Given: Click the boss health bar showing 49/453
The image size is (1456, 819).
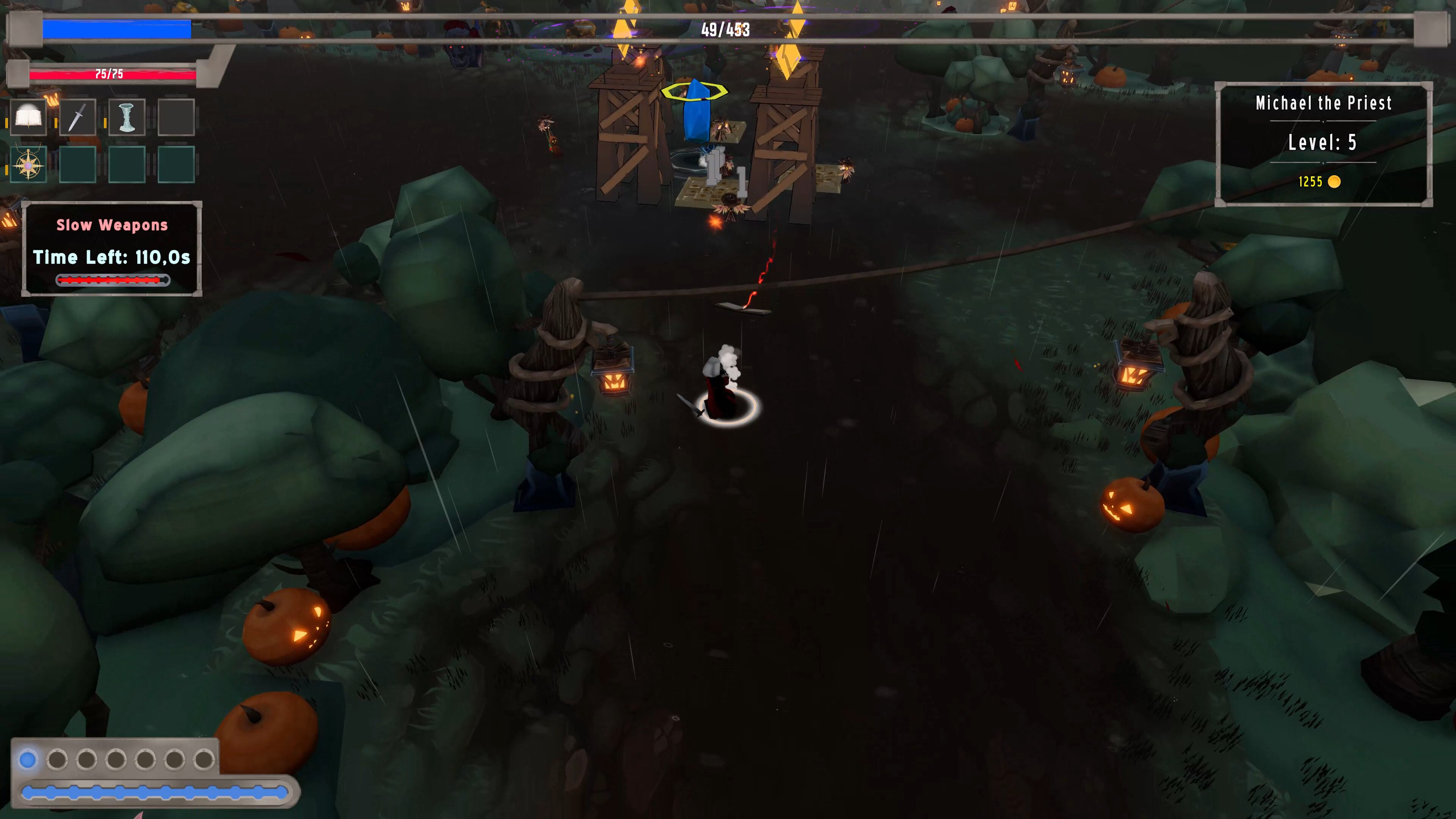Looking at the screenshot, I should tap(726, 30).
